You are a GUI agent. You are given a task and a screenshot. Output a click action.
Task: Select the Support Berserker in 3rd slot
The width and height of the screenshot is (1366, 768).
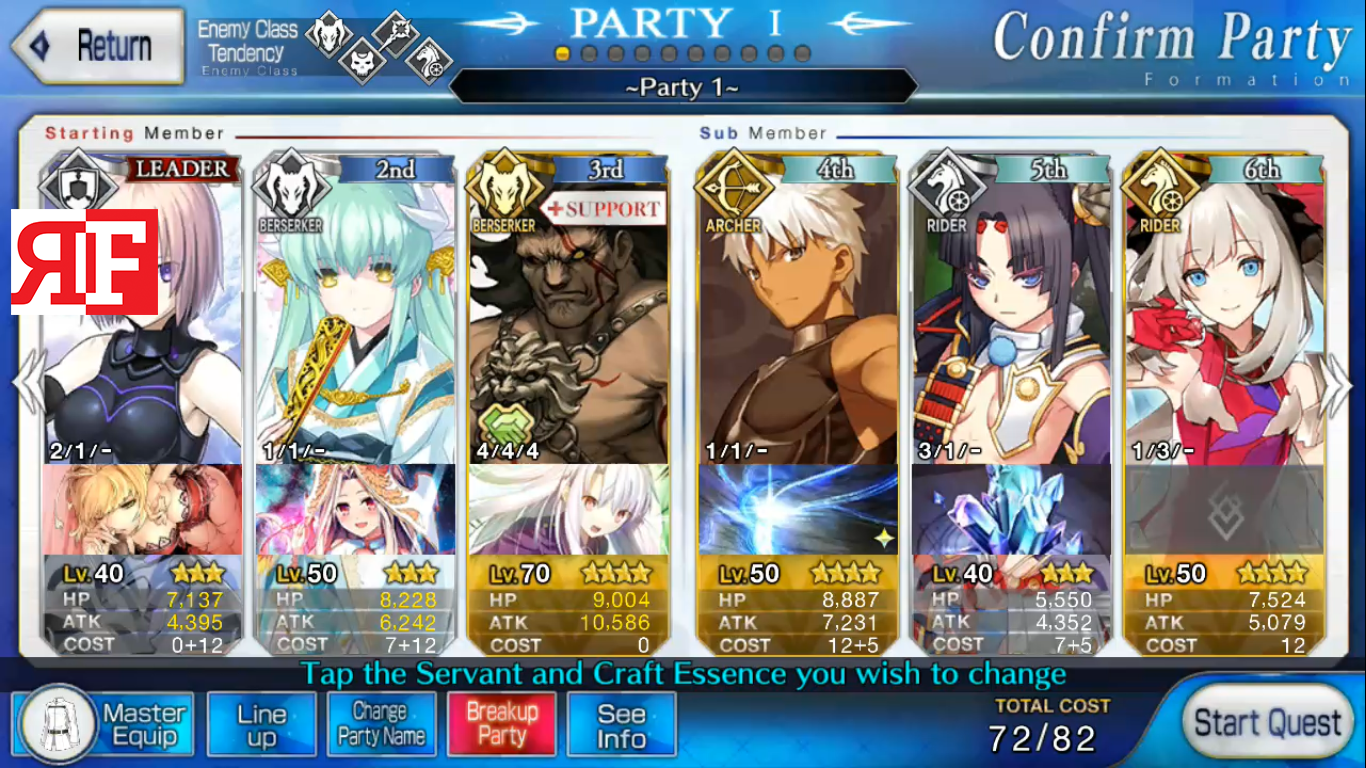click(x=568, y=320)
